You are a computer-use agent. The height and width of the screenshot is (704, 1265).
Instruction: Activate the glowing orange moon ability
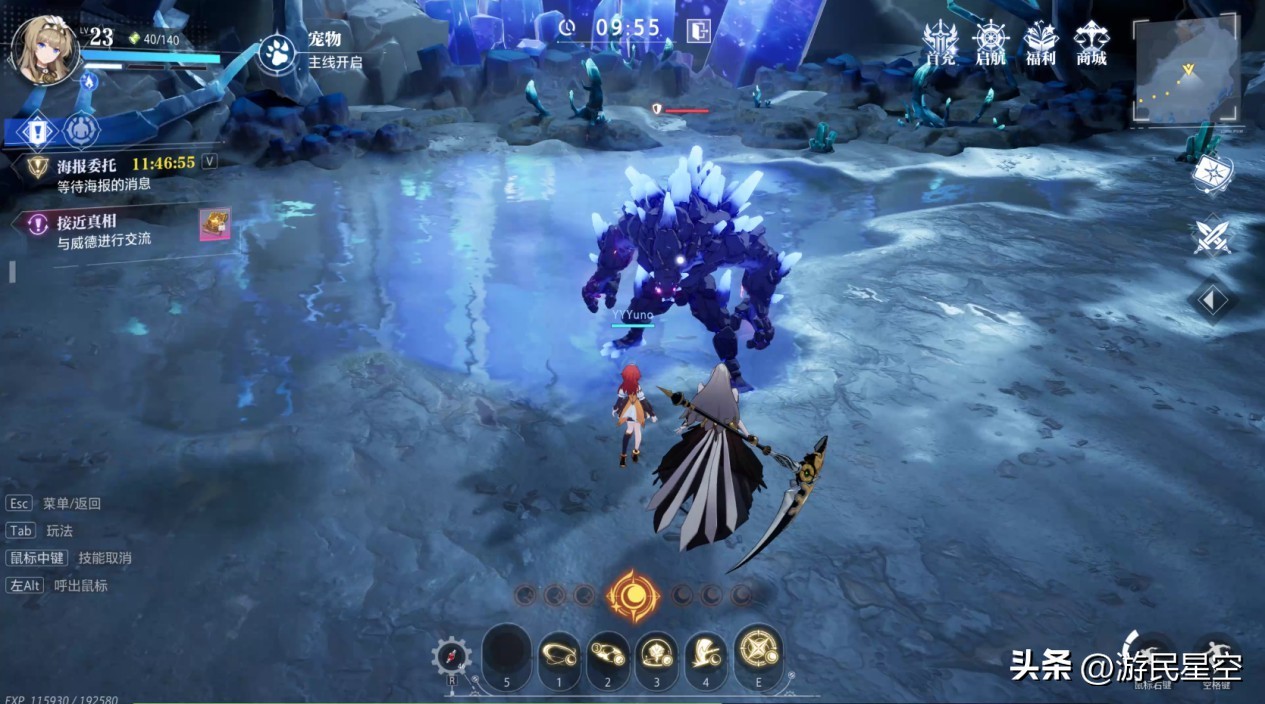click(633, 597)
